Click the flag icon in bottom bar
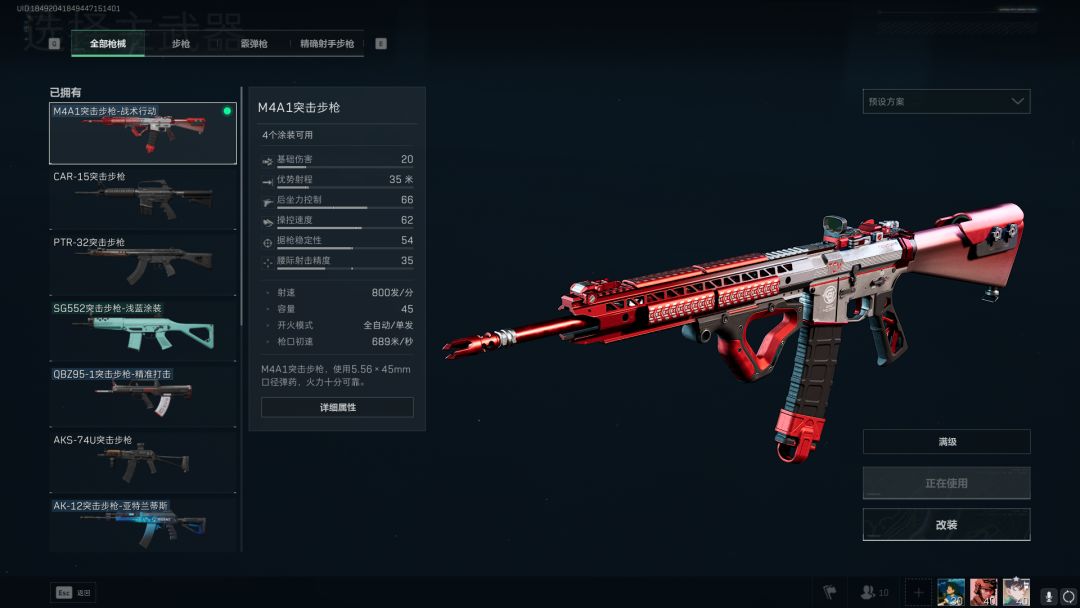Screen dimensions: 1080x608 (829, 593)
